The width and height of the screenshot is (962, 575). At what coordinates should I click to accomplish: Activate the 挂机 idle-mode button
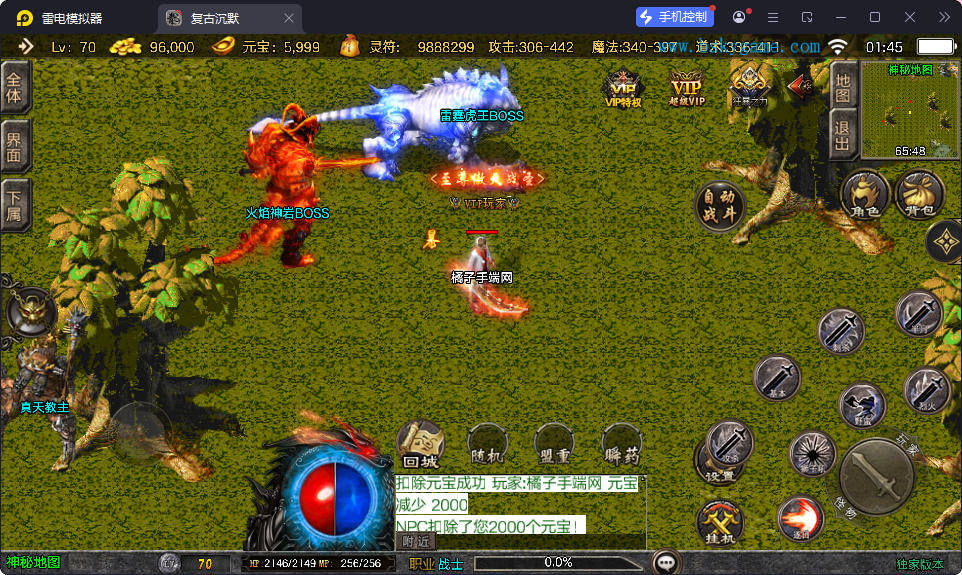(720, 523)
